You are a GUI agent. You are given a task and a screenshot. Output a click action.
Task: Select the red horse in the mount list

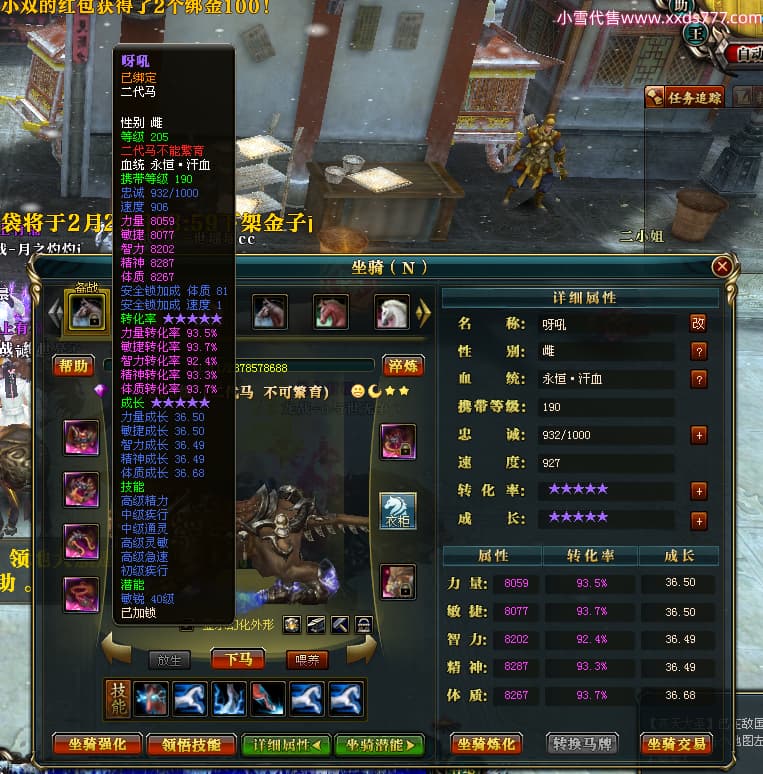click(x=331, y=312)
